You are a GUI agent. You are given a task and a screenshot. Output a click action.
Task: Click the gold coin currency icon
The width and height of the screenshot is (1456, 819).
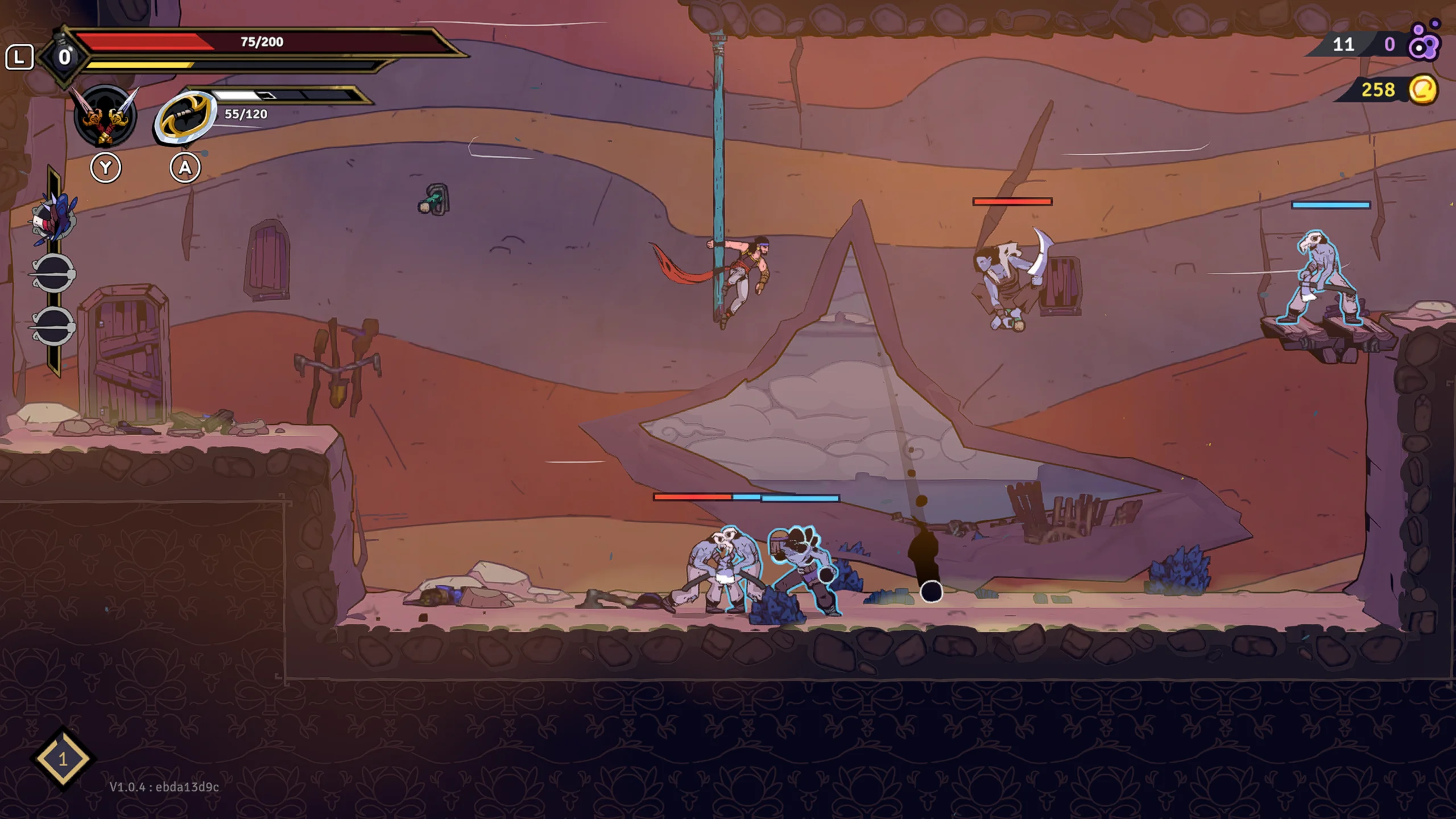click(x=1422, y=90)
